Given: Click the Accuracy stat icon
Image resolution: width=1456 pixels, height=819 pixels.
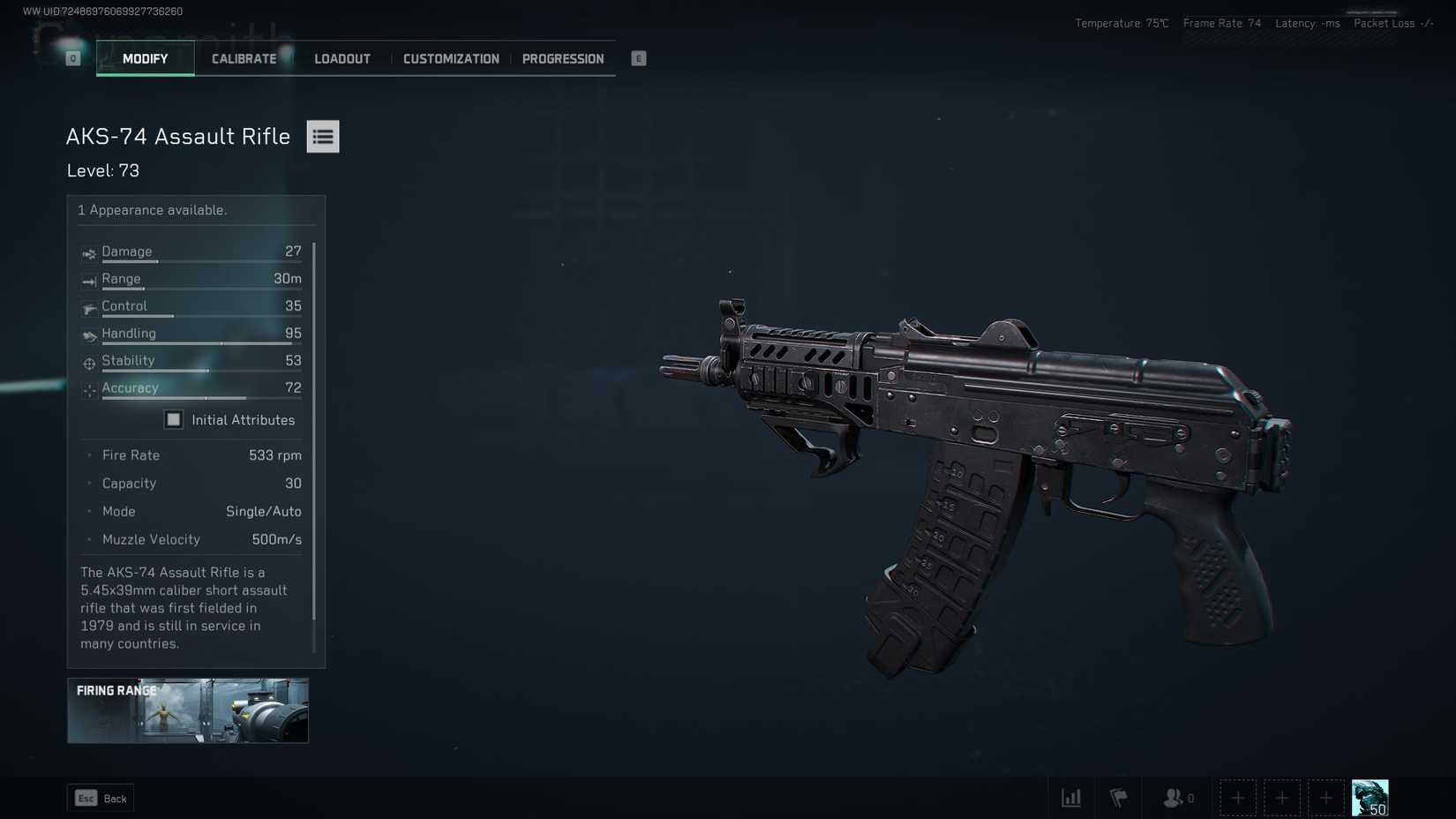Looking at the screenshot, I should tap(88, 389).
